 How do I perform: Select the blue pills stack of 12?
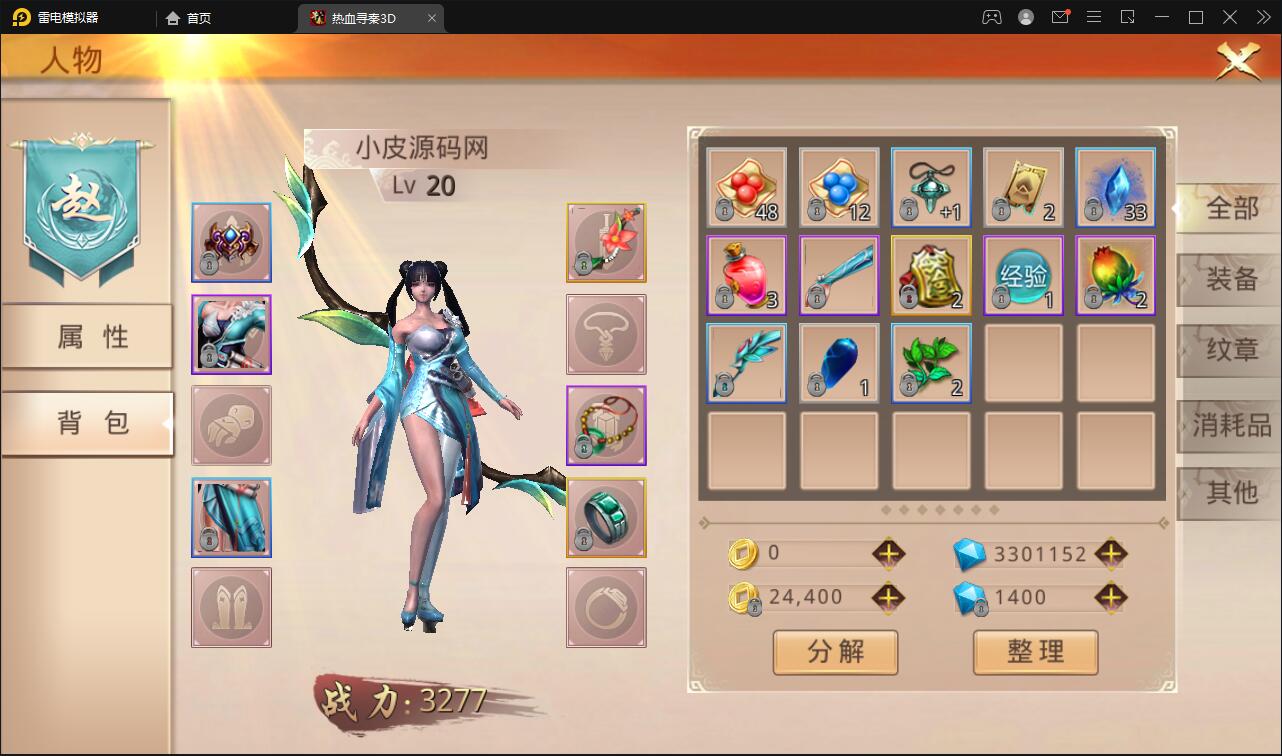tap(839, 187)
